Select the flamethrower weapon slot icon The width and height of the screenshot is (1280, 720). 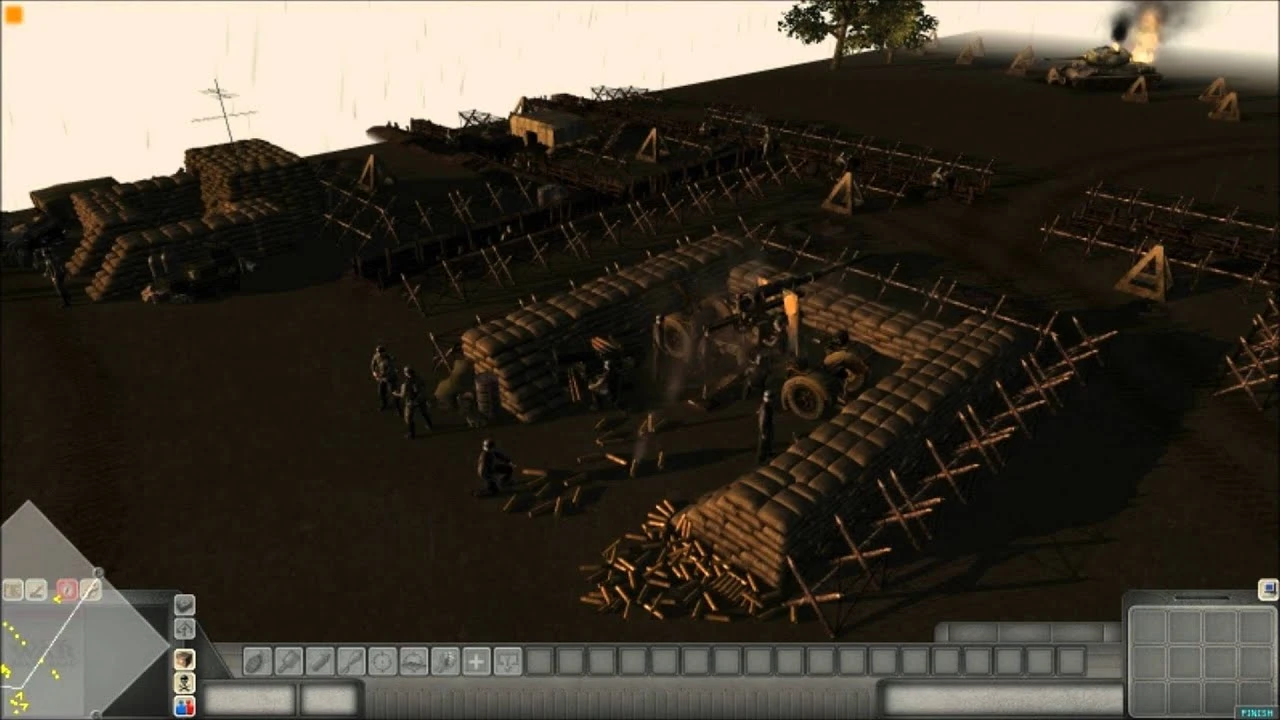click(445, 661)
